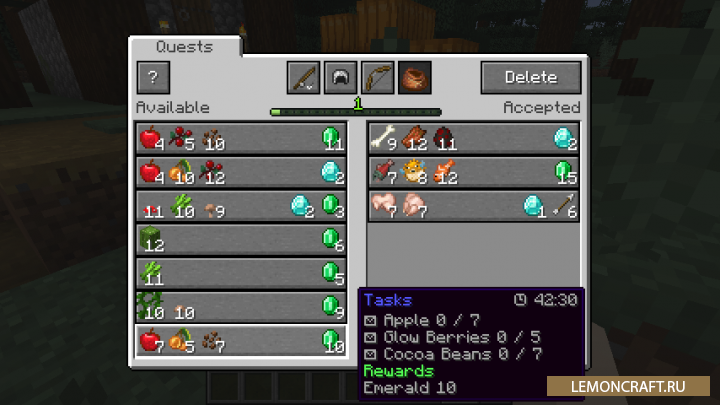
Task: Select available quest with apple and 12 sweet berries
Action: coord(241,172)
